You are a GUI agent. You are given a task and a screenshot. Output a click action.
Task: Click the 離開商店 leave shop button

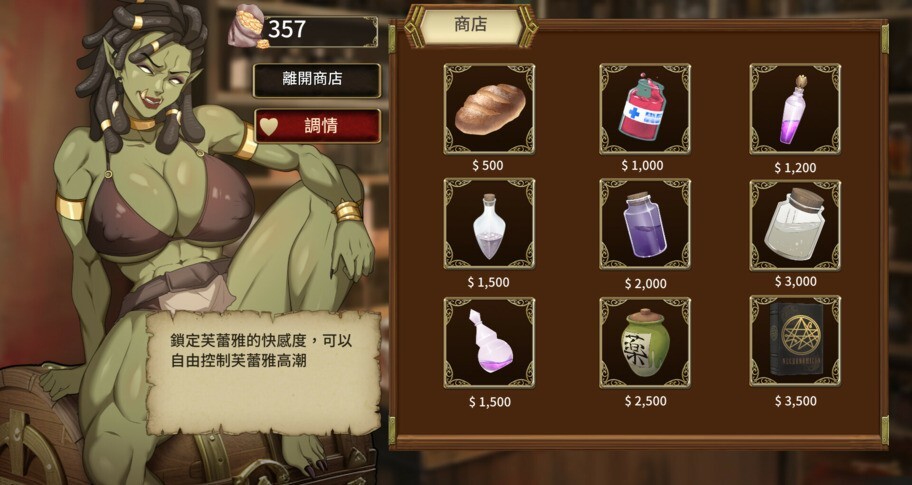316,79
